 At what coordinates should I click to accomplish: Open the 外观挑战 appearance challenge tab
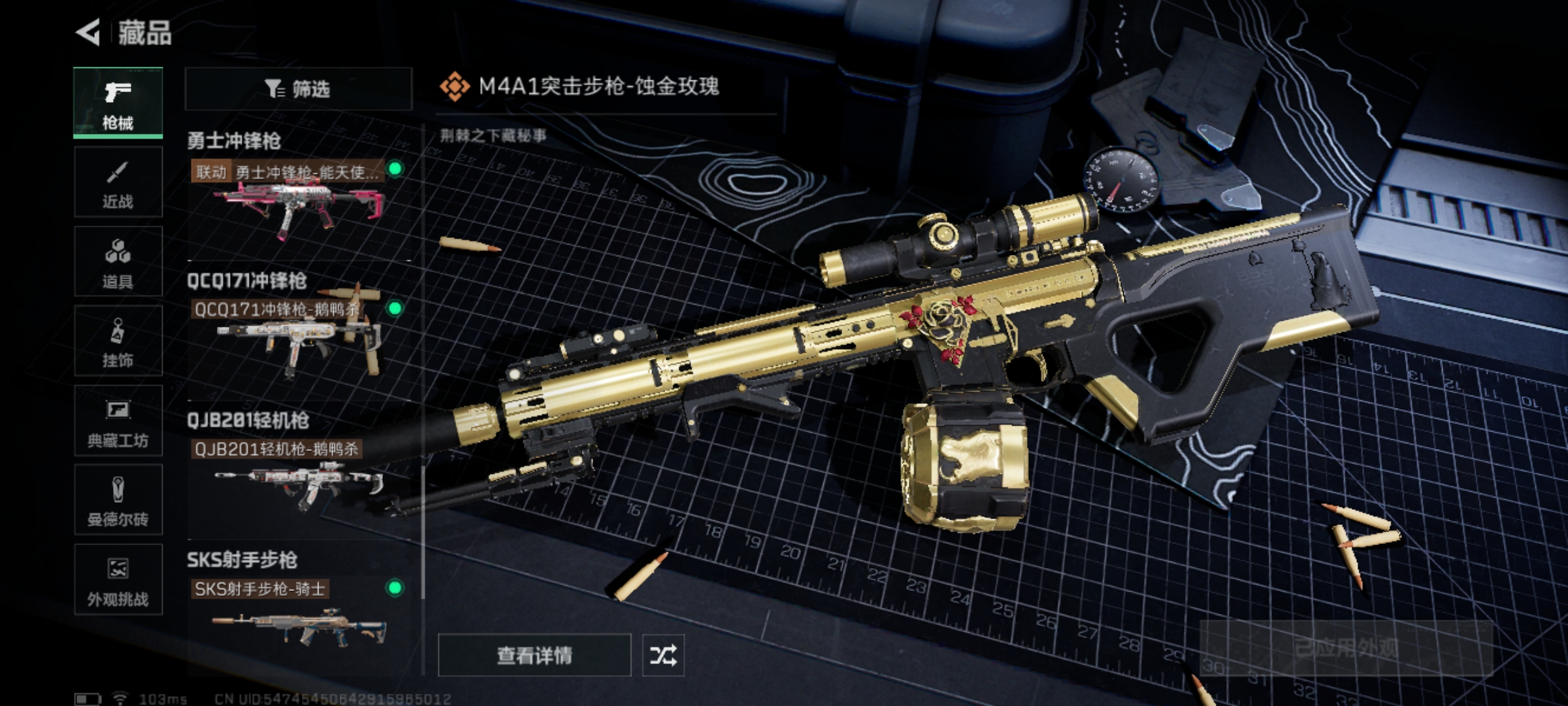point(118,580)
